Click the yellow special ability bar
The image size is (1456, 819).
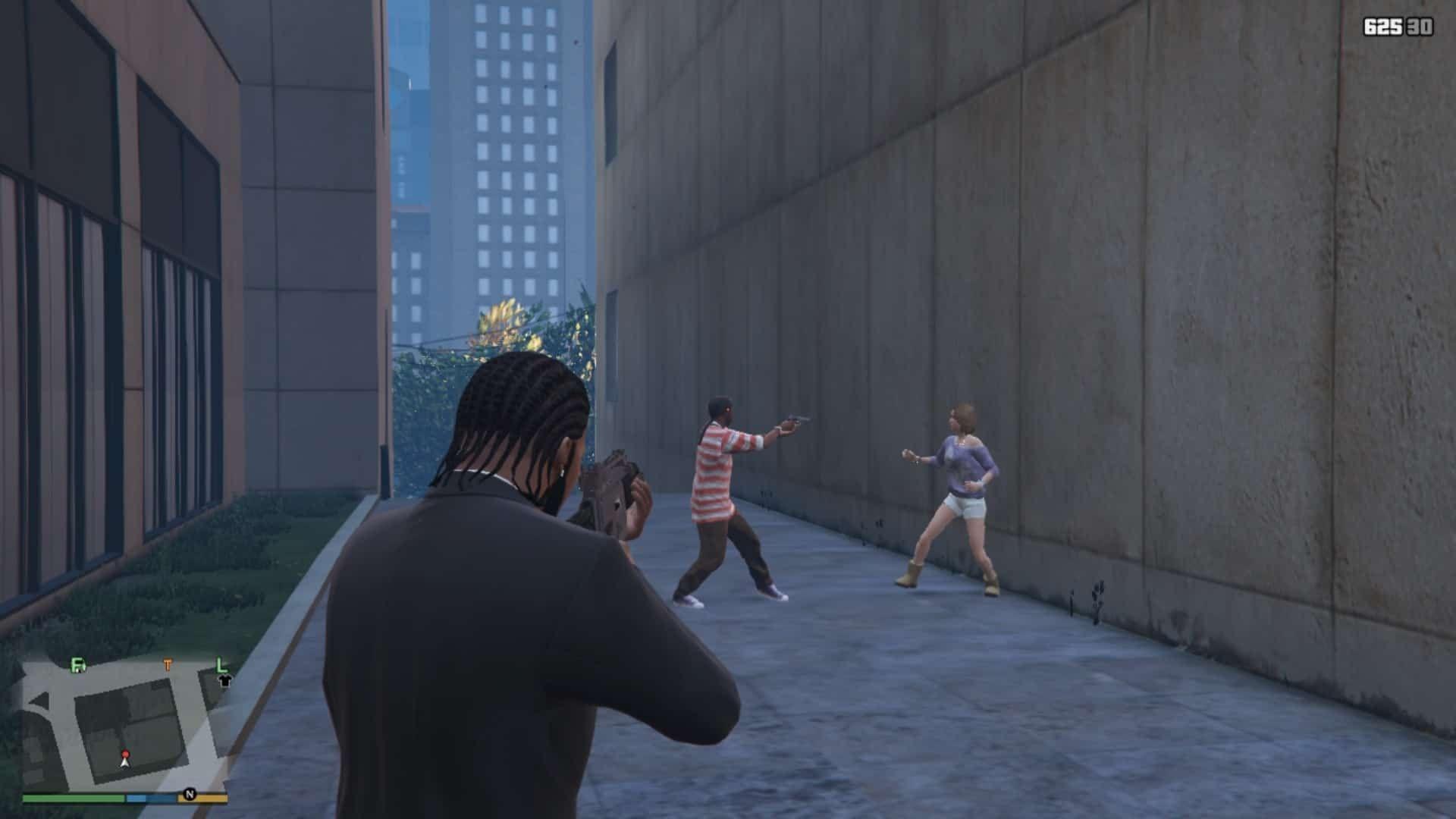tap(209, 800)
